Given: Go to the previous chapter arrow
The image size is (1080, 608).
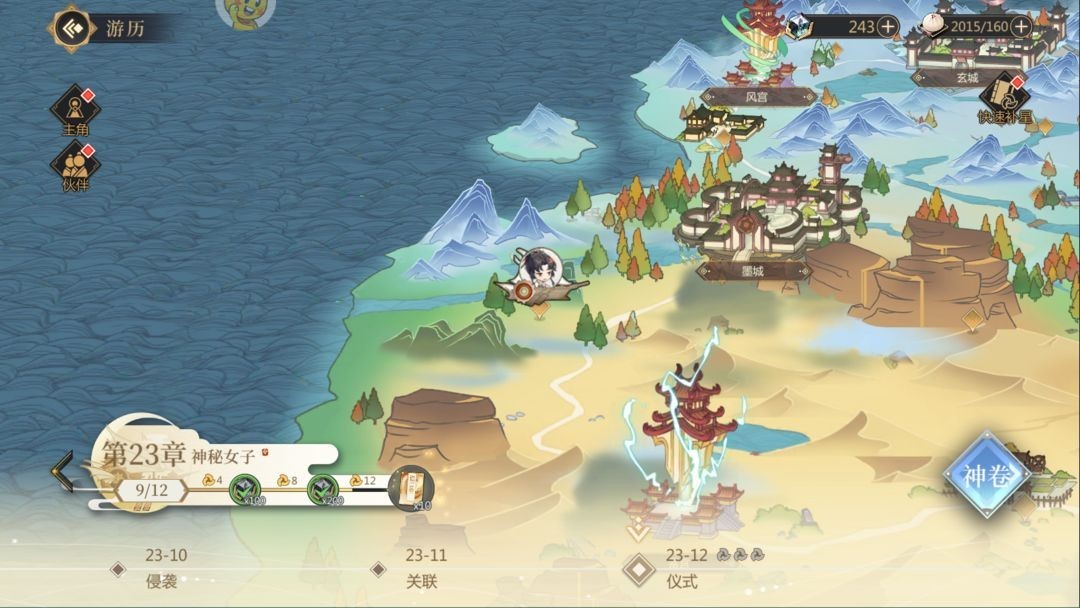Looking at the screenshot, I should (x=62, y=471).
